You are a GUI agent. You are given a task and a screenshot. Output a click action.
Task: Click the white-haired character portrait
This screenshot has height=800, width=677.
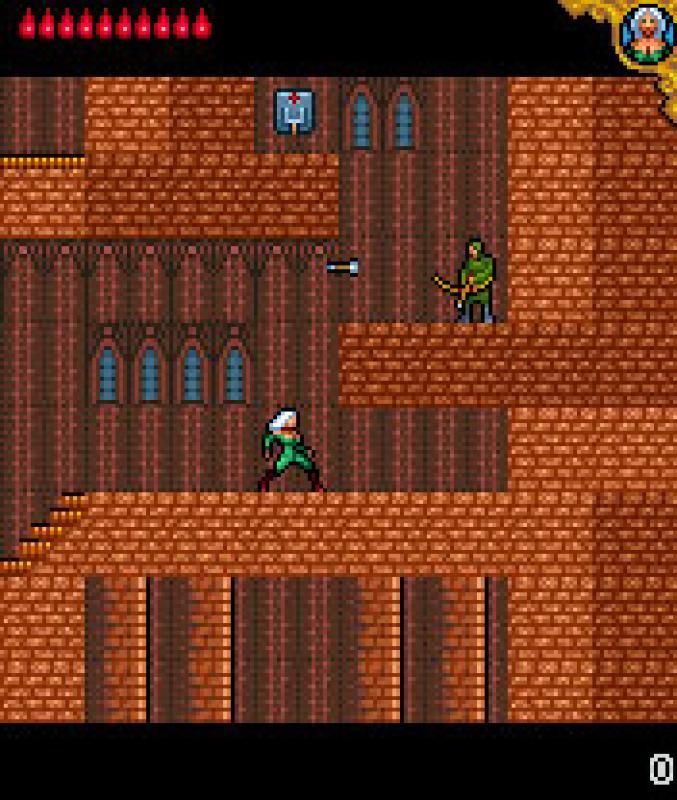(x=645, y=34)
